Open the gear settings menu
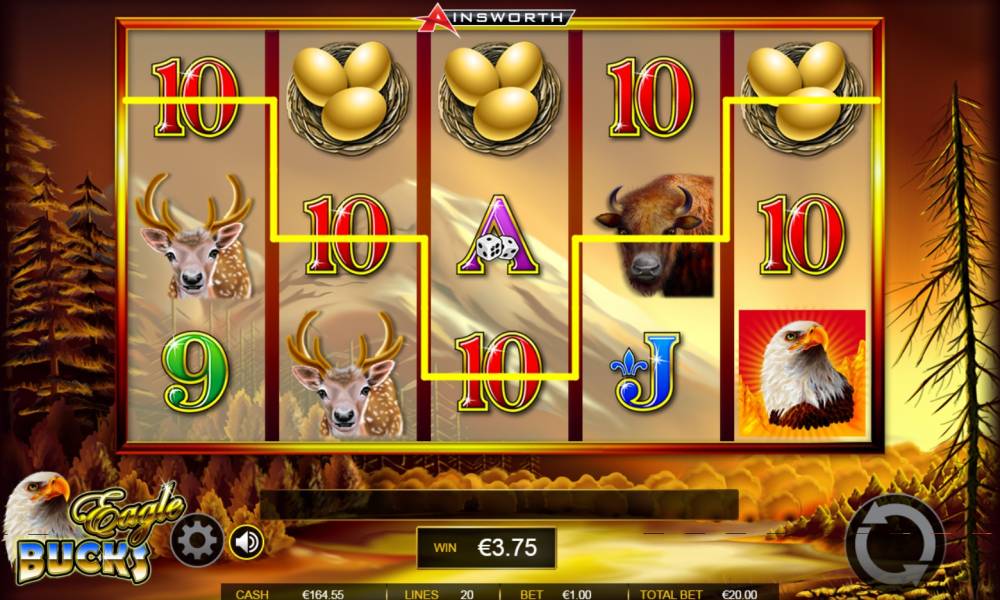 click(x=198, y=542)
